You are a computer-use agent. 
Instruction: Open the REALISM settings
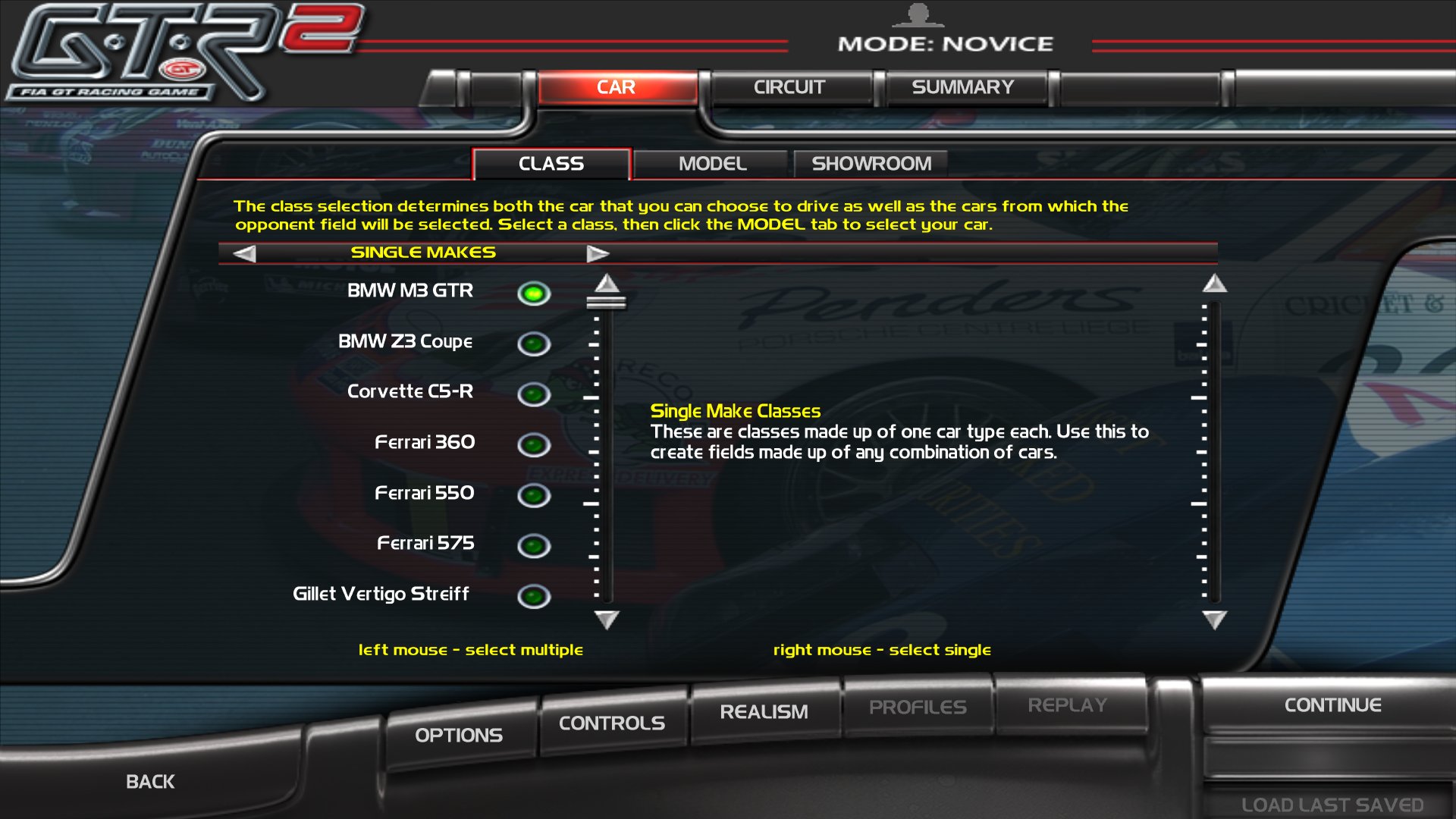coord(764,711)
